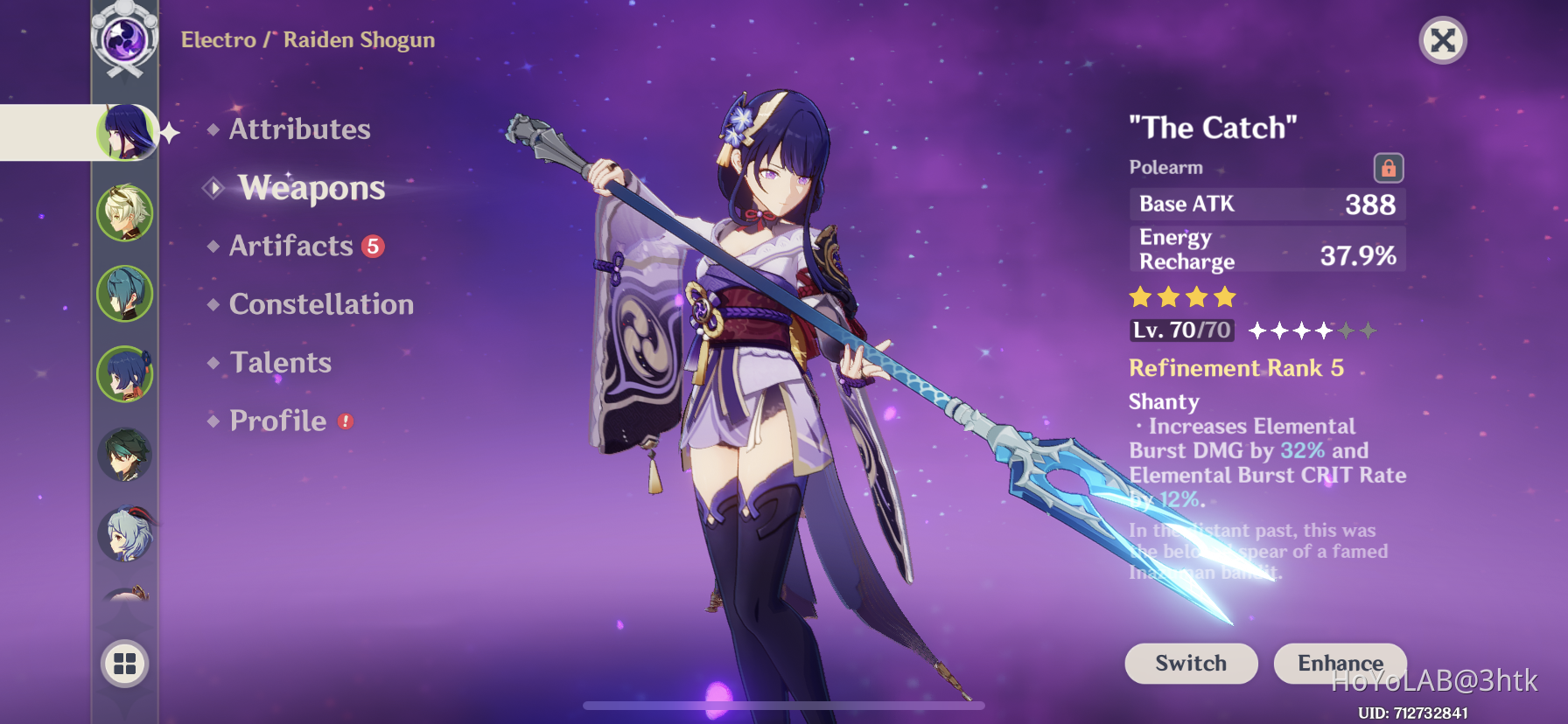The image size is (1568, 724).
Task: Select Raiden Shogun's portrait
Action: (x=126, y=132)
